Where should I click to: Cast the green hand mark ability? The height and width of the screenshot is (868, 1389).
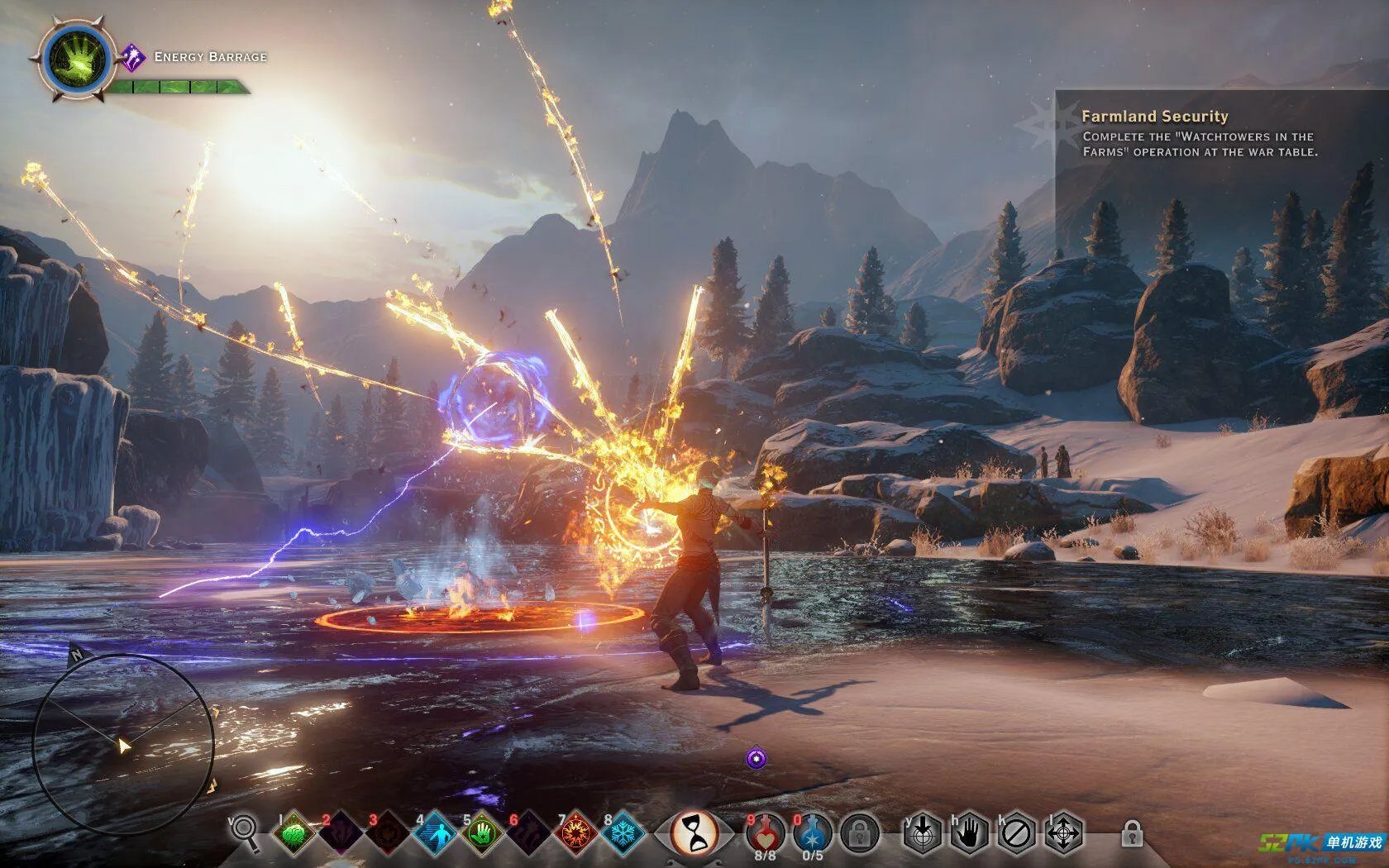pos(481,834)
